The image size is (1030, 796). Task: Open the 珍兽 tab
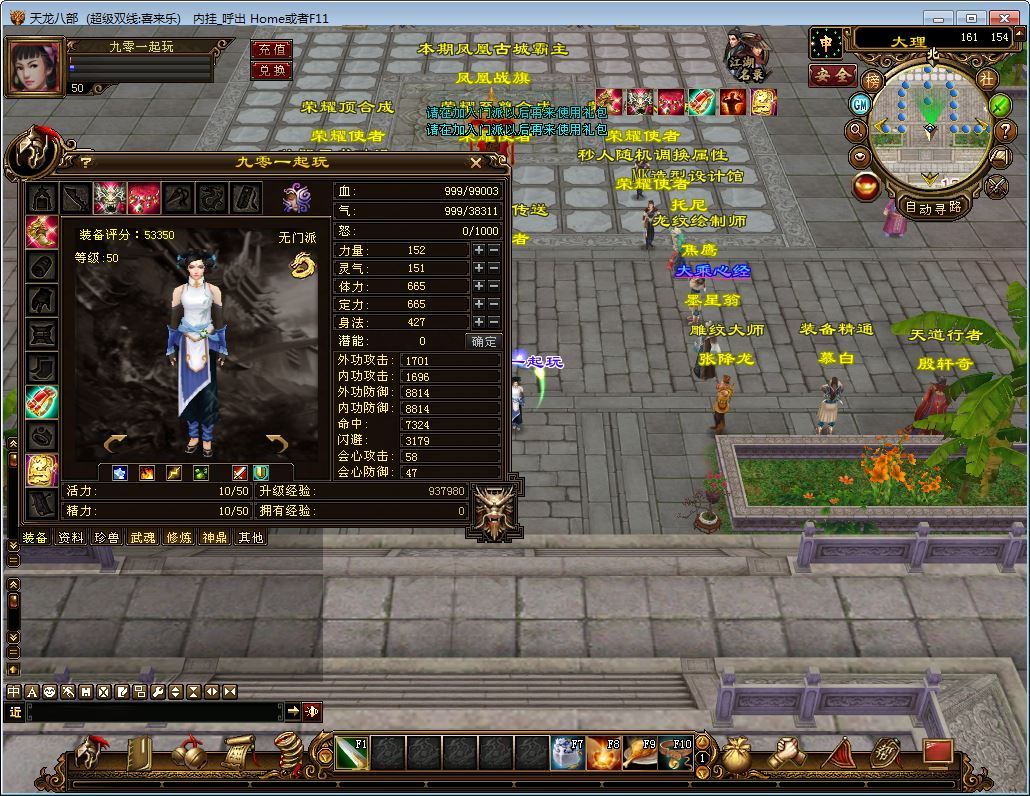tap(107, 538)
